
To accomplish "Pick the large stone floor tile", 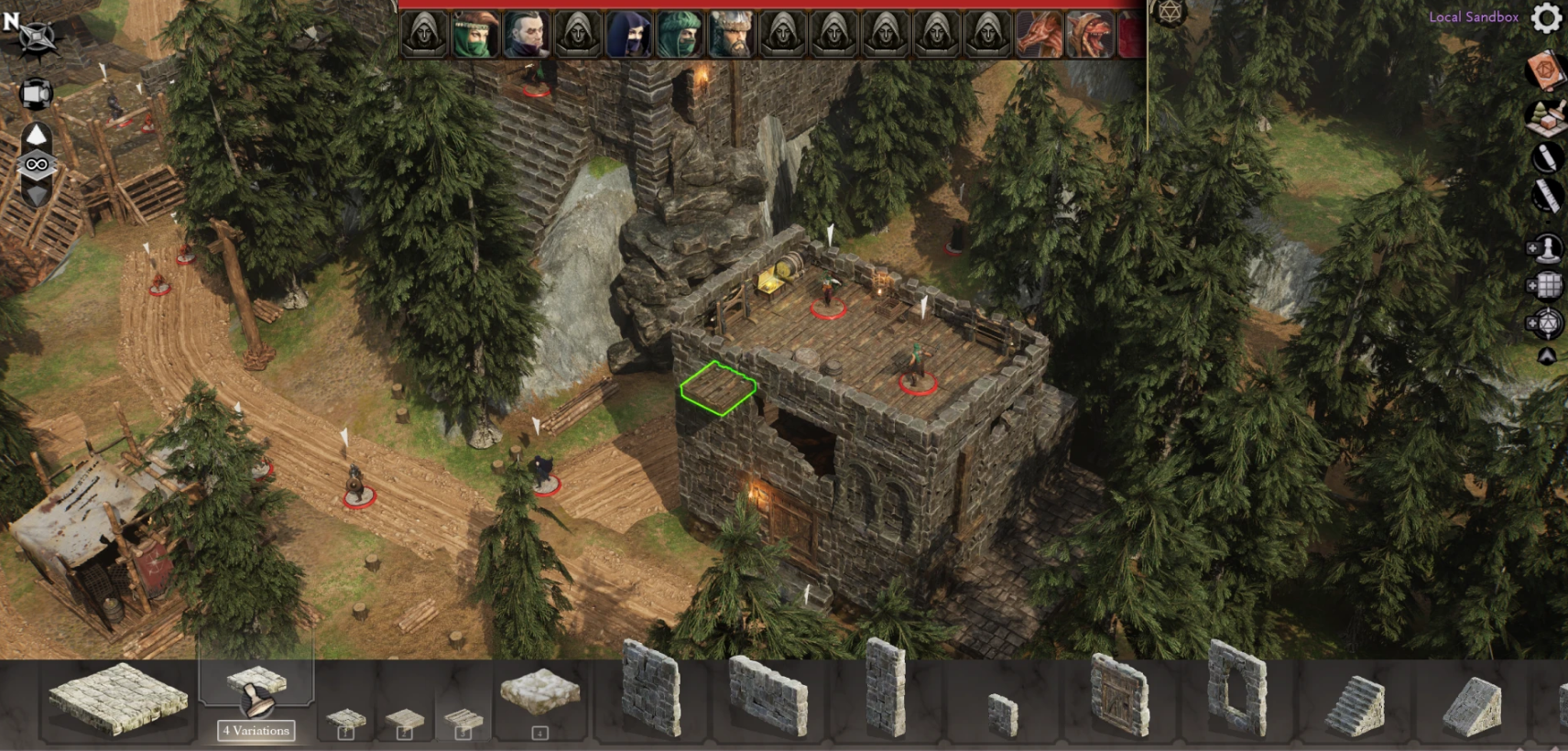I will (x=117, y=701).
